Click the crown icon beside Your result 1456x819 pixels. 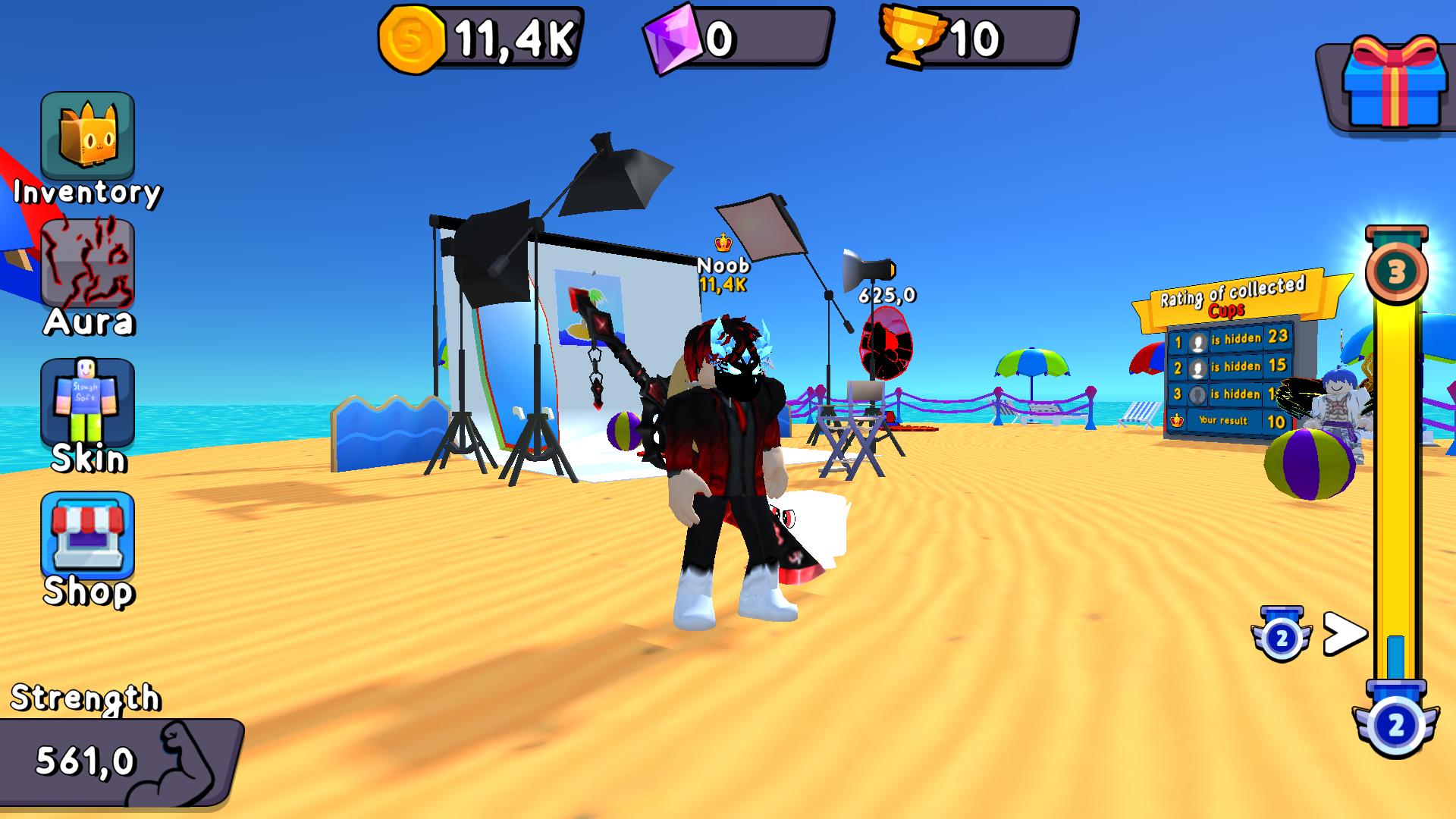[x=1177, y=420]
